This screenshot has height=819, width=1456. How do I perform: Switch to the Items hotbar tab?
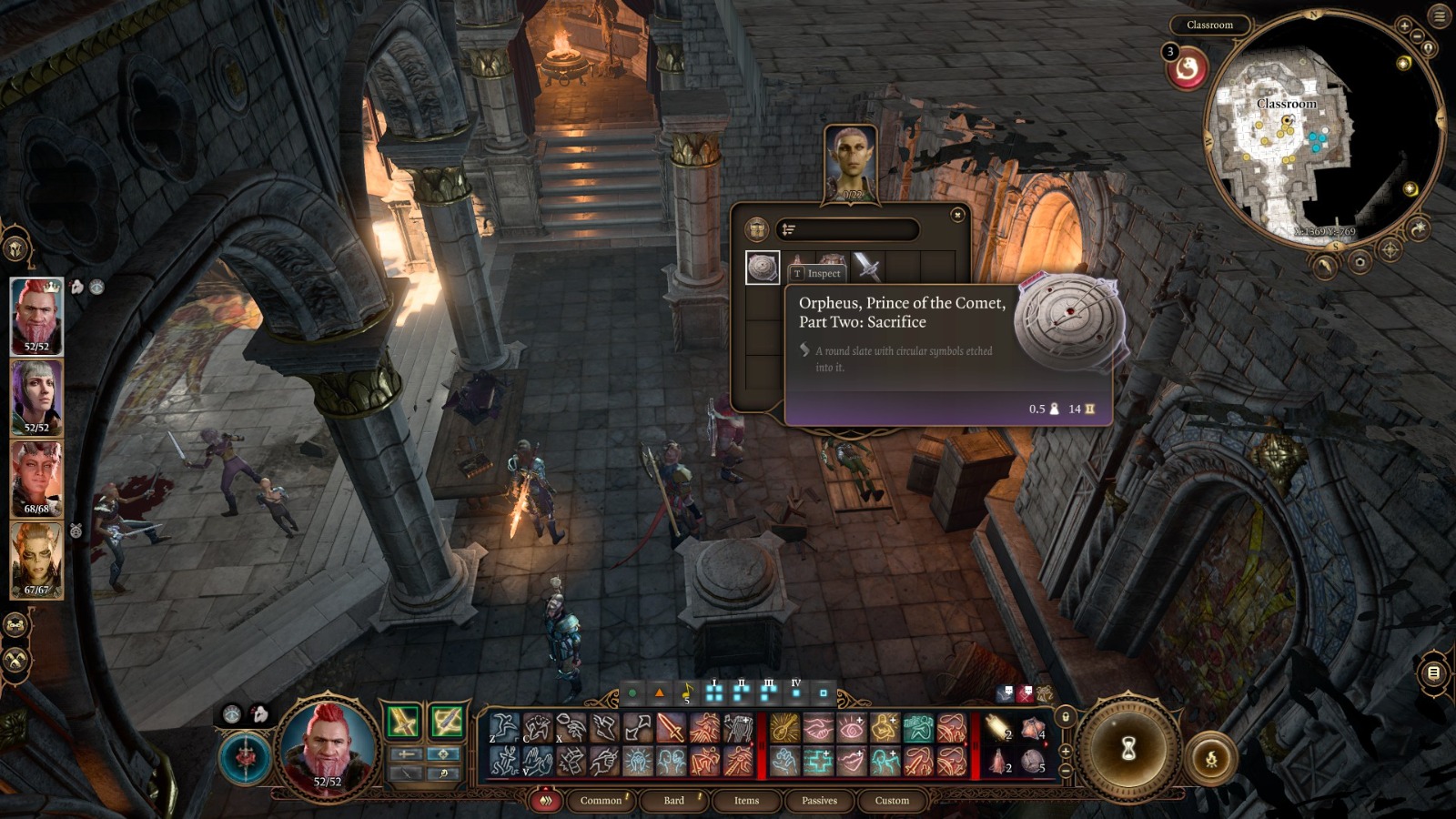click(747, 801)
